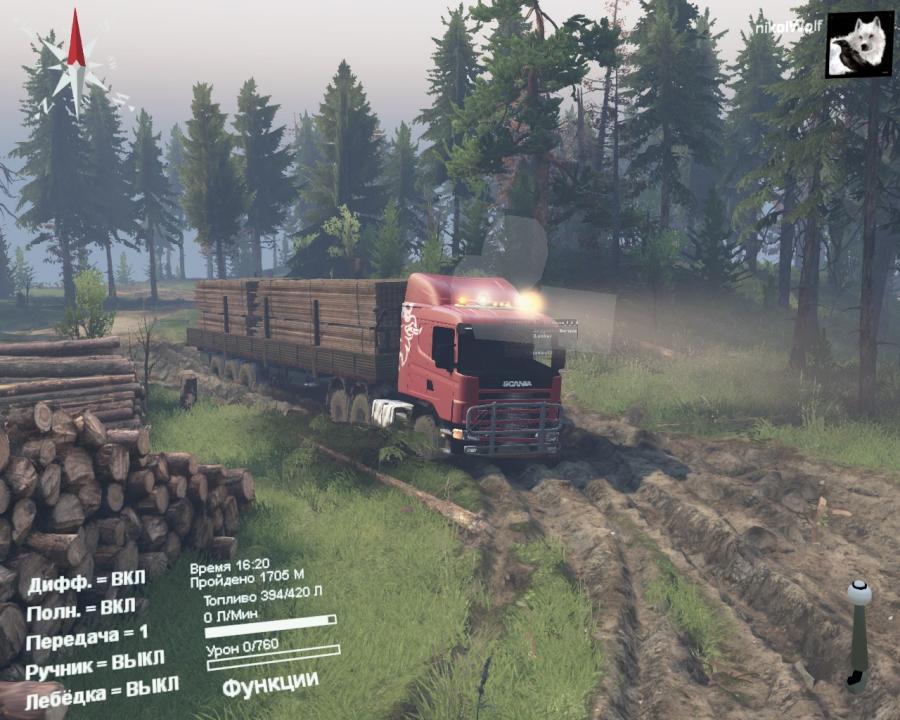The height and width of the screenshot is (720, 900).
Task: Click the gear shifter knob
Action: click(858, 592)
